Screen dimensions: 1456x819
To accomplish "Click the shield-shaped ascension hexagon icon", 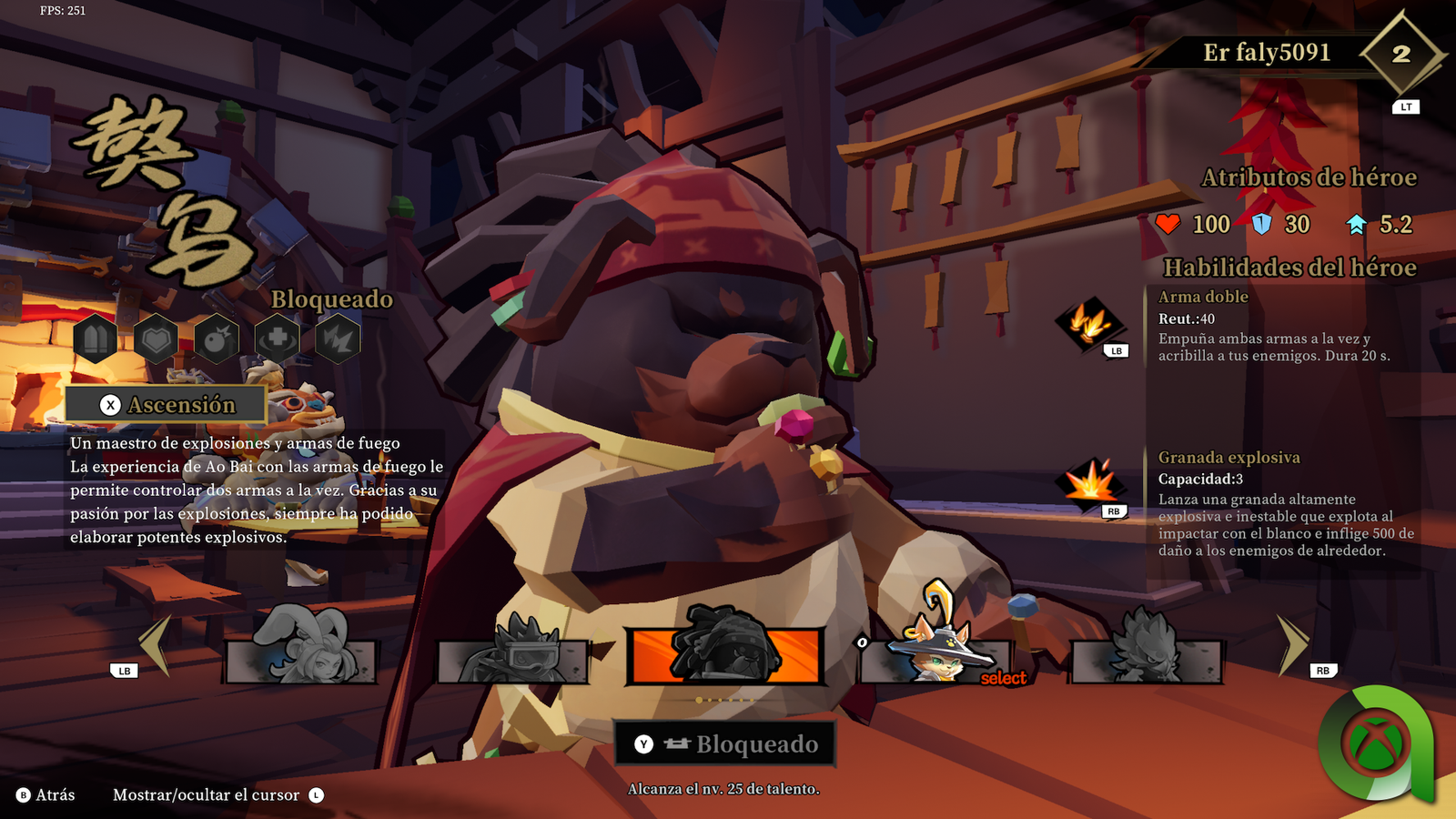I will (96, 339).
